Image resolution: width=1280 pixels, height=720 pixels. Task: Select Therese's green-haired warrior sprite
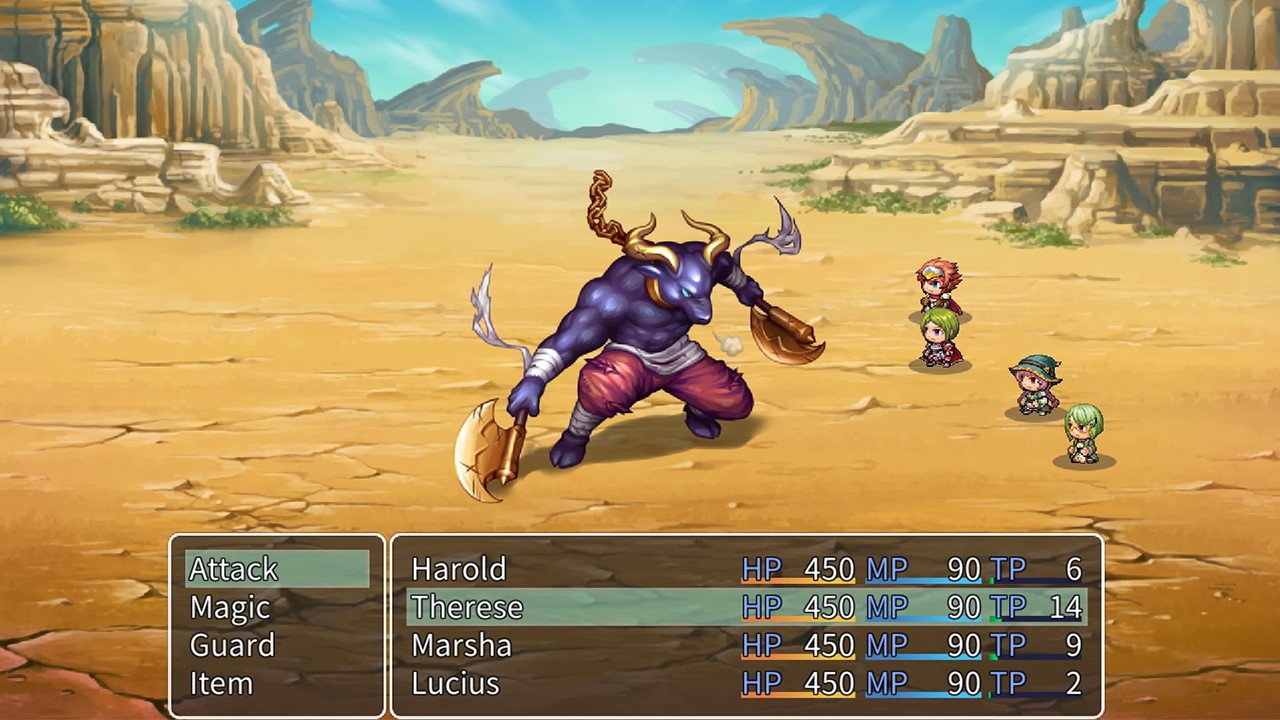940,340
